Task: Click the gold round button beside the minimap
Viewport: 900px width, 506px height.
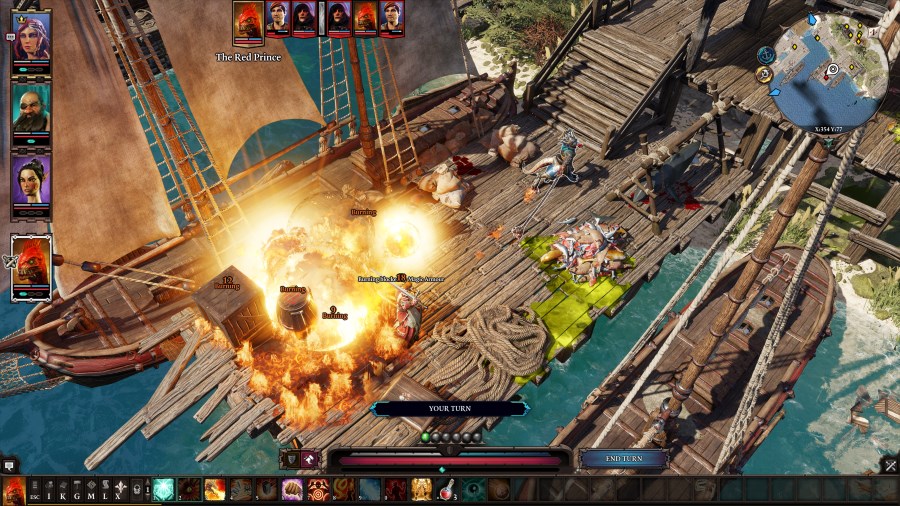Action: (765, 74)
